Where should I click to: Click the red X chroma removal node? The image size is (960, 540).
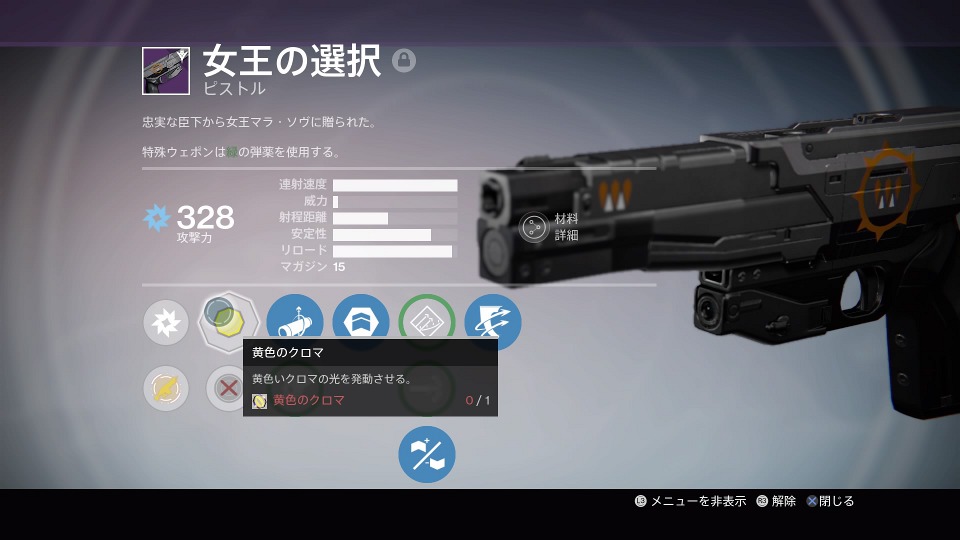[228, 388]
